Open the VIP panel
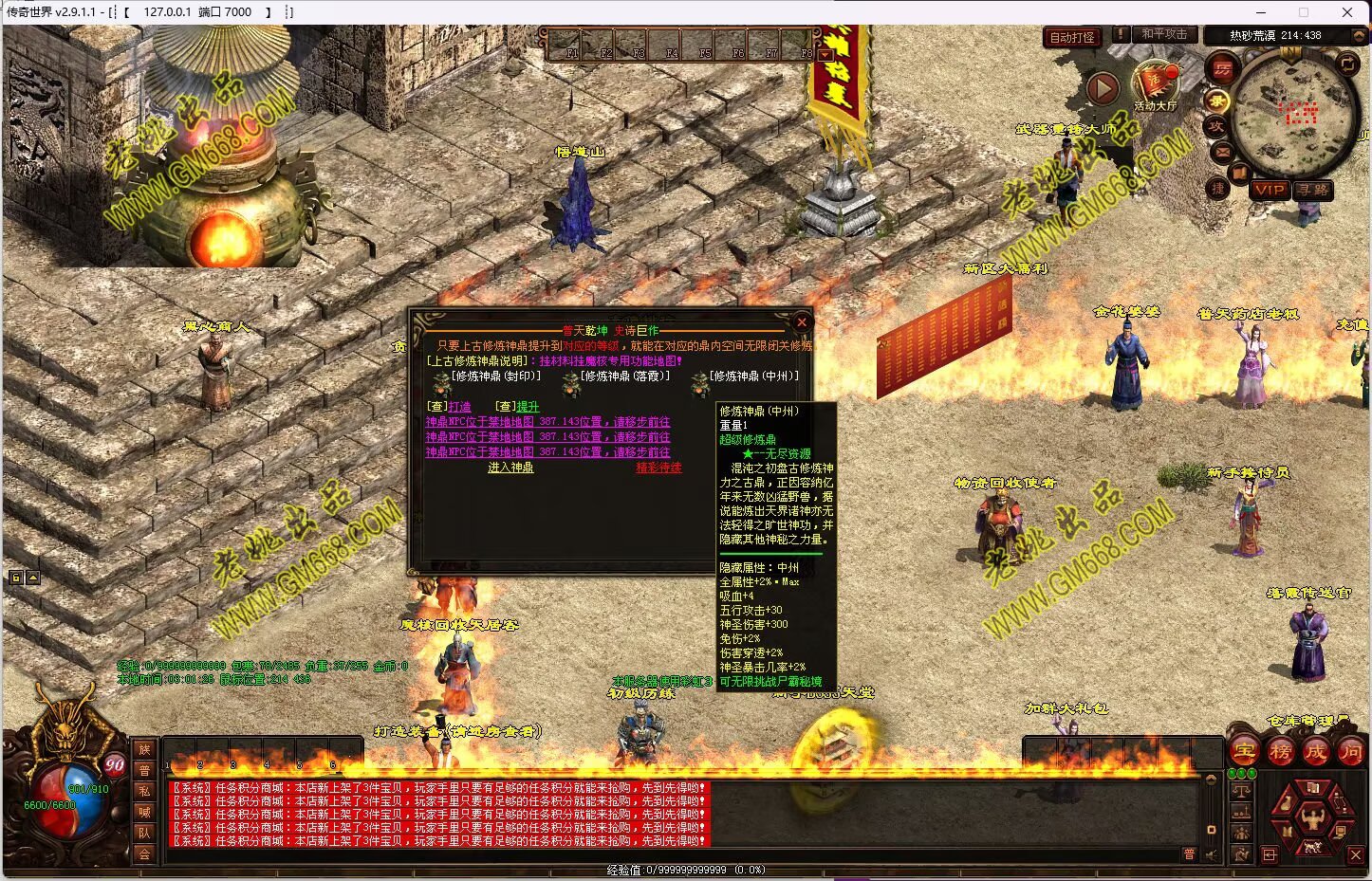Viewport: 1372px width, 881px height. (1269, 190)
